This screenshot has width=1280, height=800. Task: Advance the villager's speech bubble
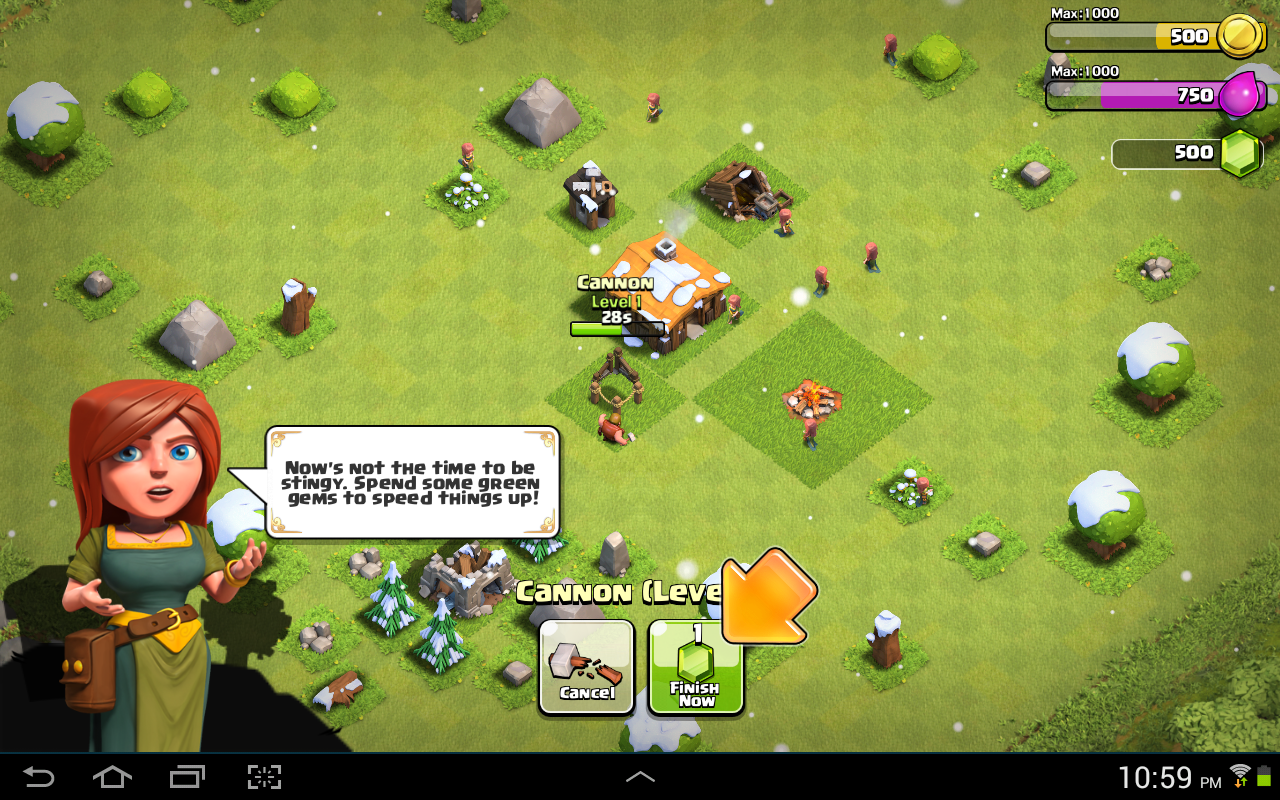coord(412,483)
